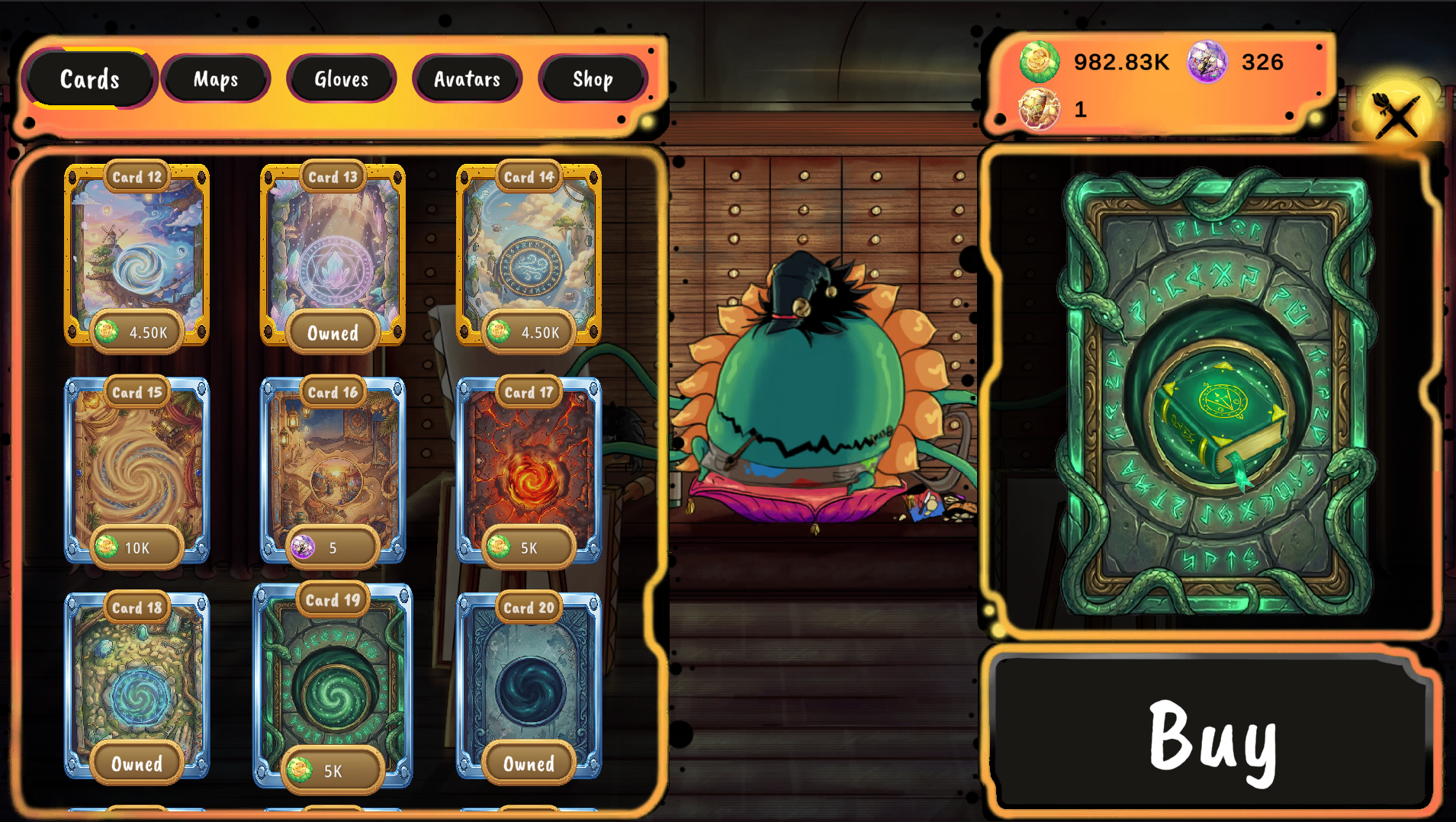The height and width of the screenshot is (822, 1456).
Task: Open the Shop tab
Action: click(x=592, y=79)
